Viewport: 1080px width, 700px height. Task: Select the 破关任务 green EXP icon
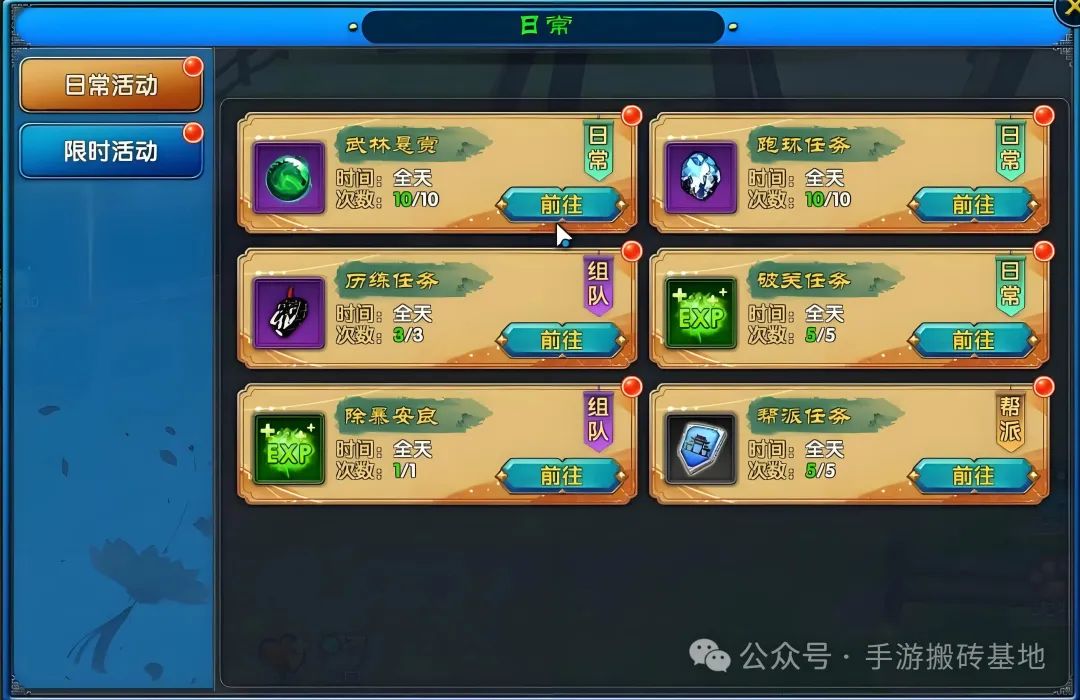tap(701, 313)
